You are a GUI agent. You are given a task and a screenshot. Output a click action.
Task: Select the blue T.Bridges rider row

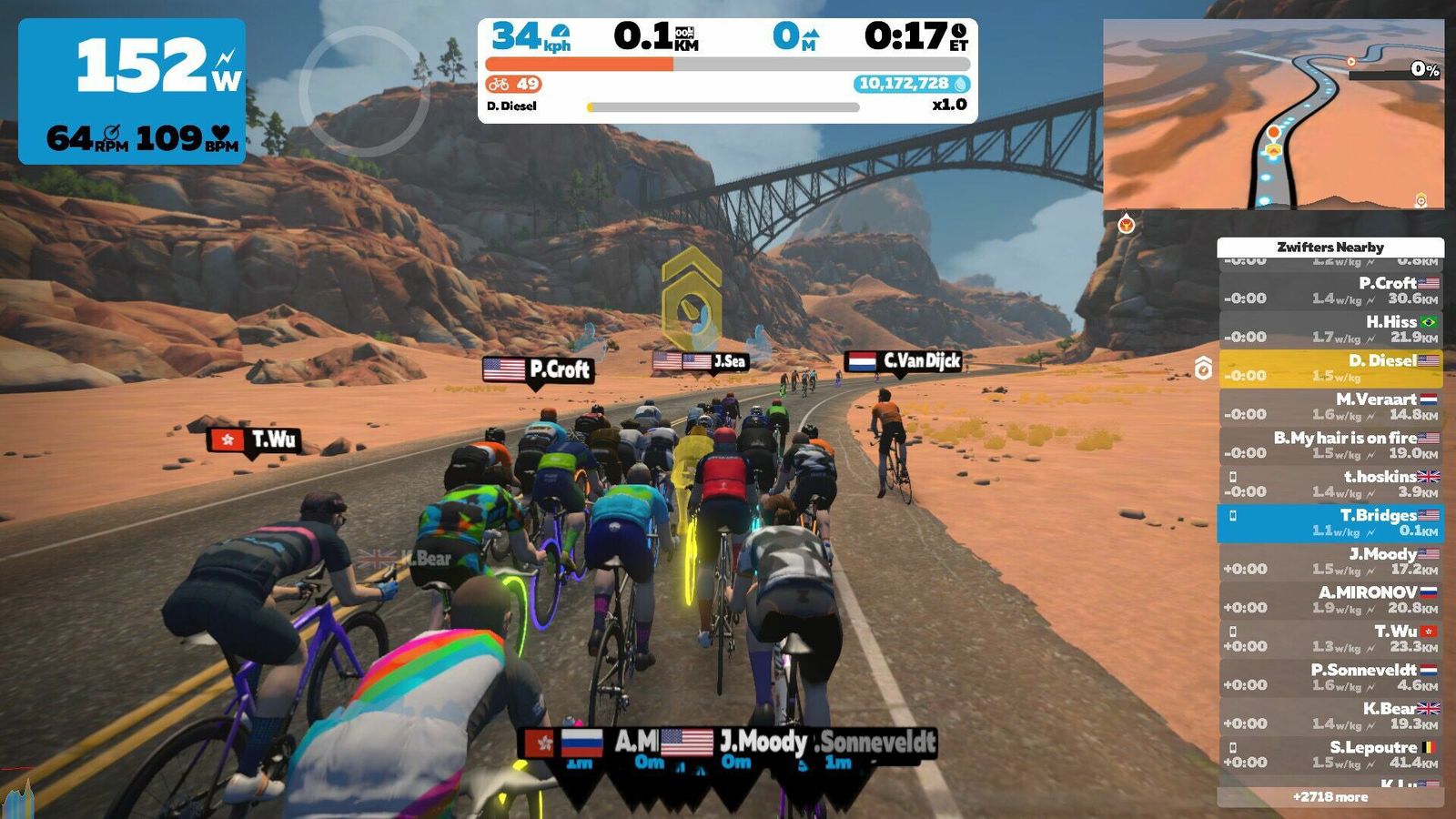click(1330, 522)
